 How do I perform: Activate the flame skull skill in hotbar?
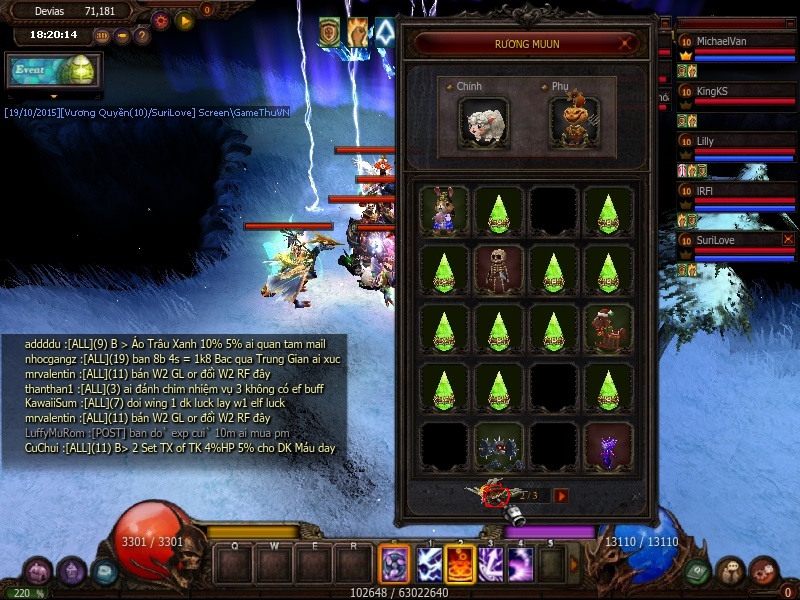click(x=460, y=565)
